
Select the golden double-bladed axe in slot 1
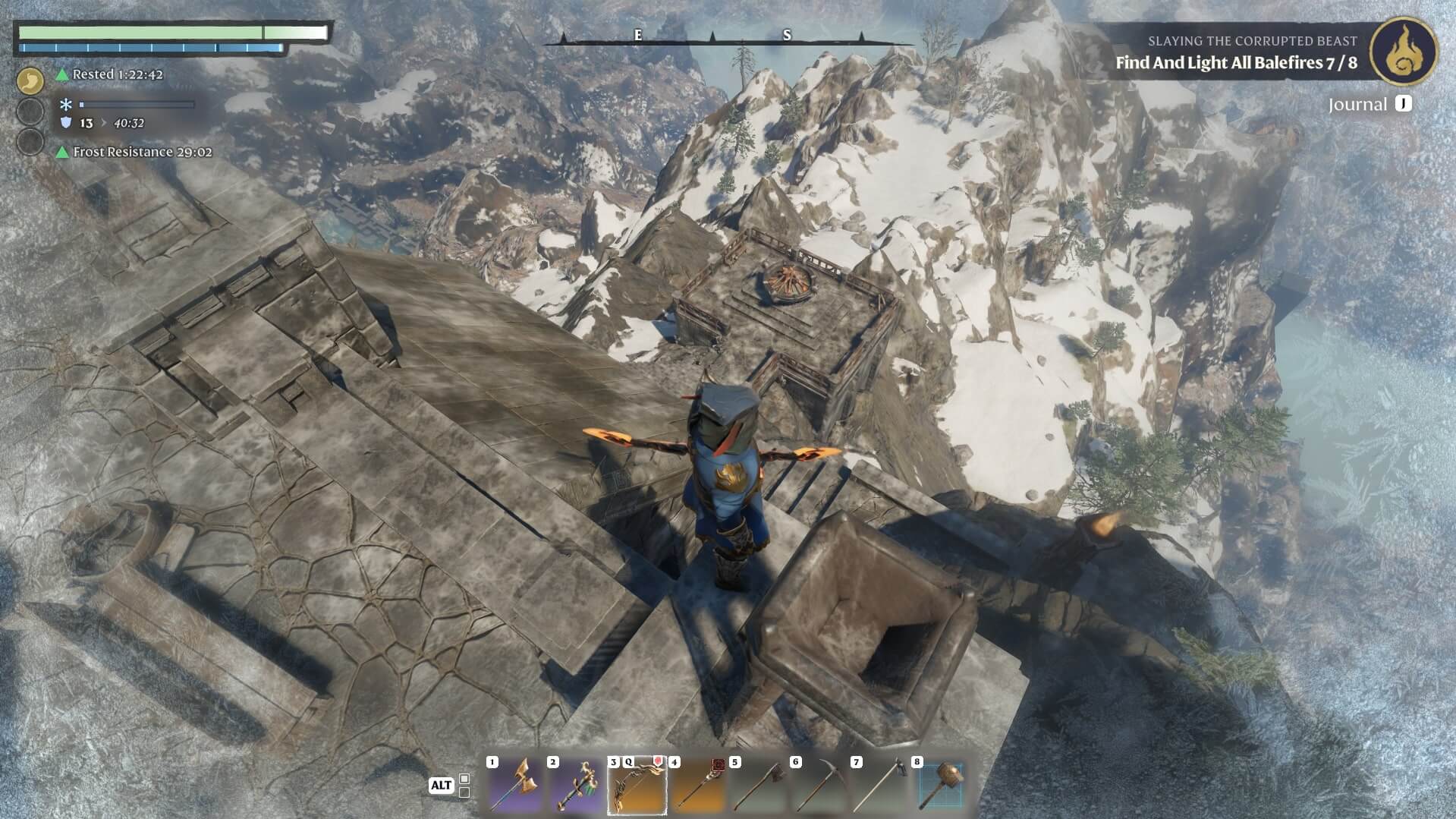click(x=514, y=786)
